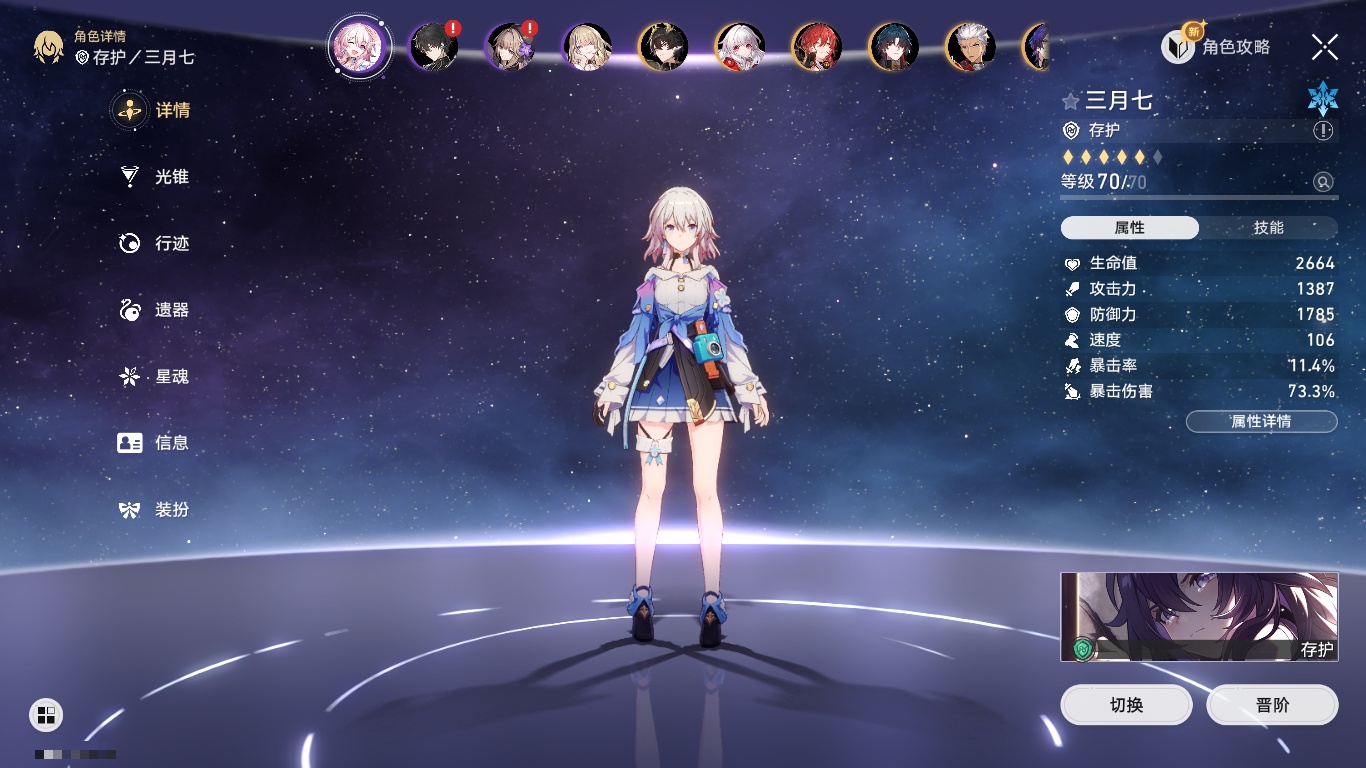Open the 角色攻略 character guide
Screen dimensions: 1366x768
[x=1216, y=47]
